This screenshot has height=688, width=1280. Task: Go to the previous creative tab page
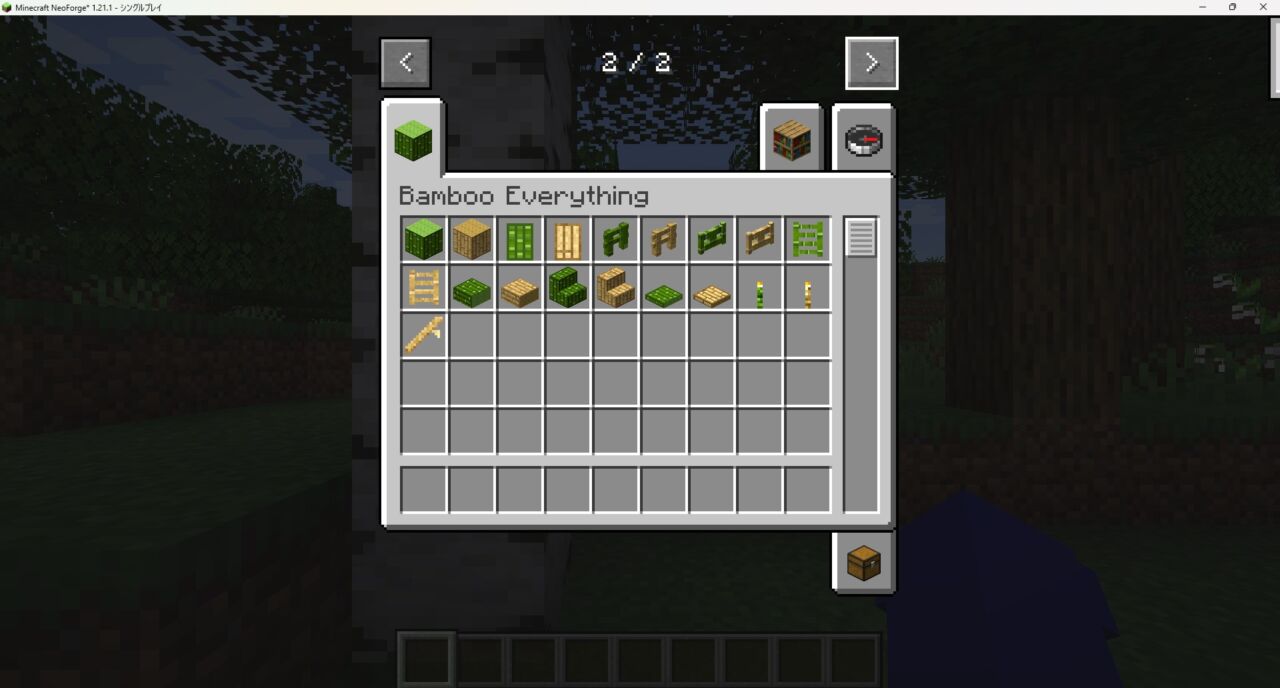[x=405, y=63]
